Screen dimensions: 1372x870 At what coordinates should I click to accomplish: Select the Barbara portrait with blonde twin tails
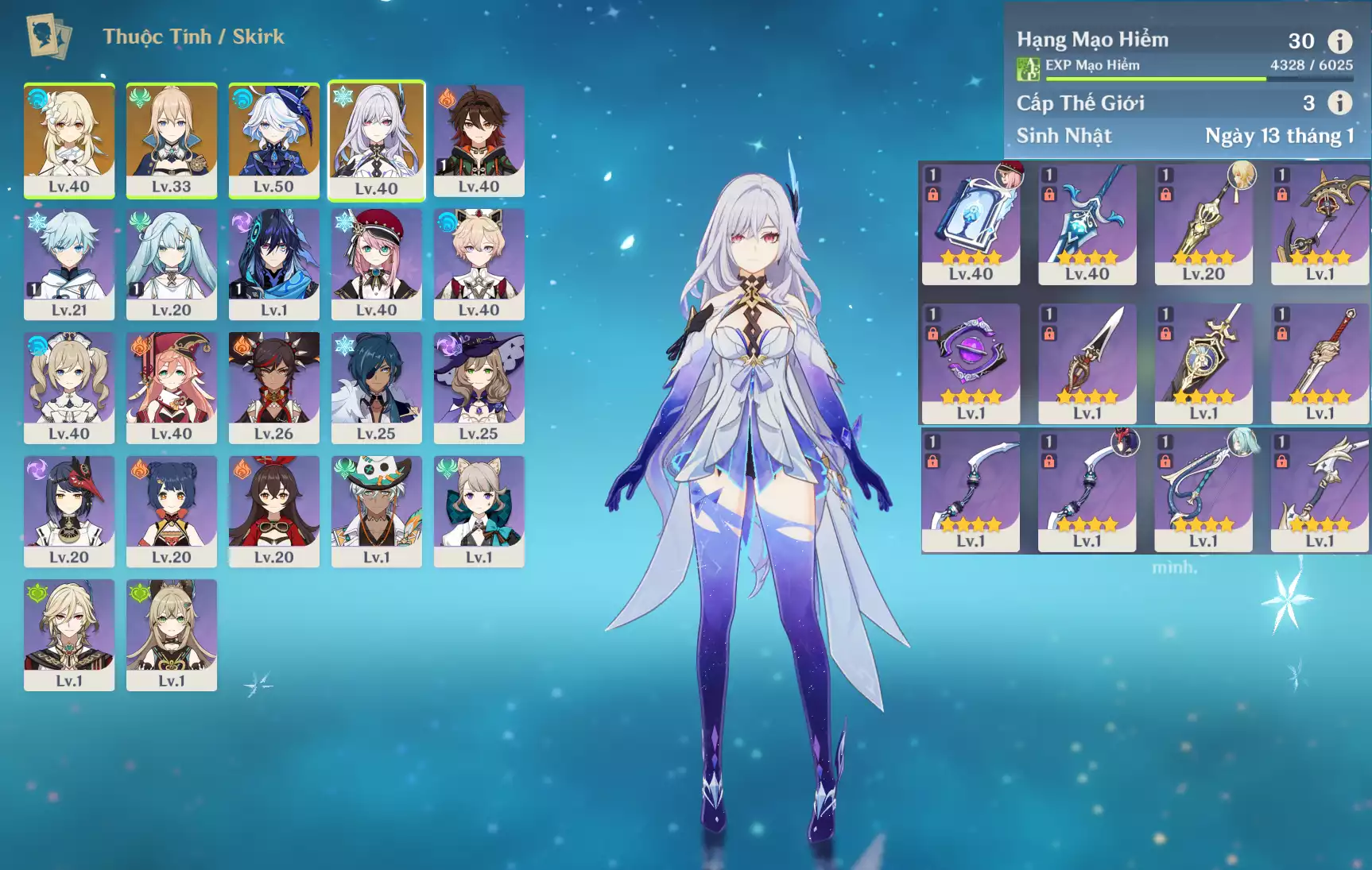pyautogui.click(x=69, y=387)
